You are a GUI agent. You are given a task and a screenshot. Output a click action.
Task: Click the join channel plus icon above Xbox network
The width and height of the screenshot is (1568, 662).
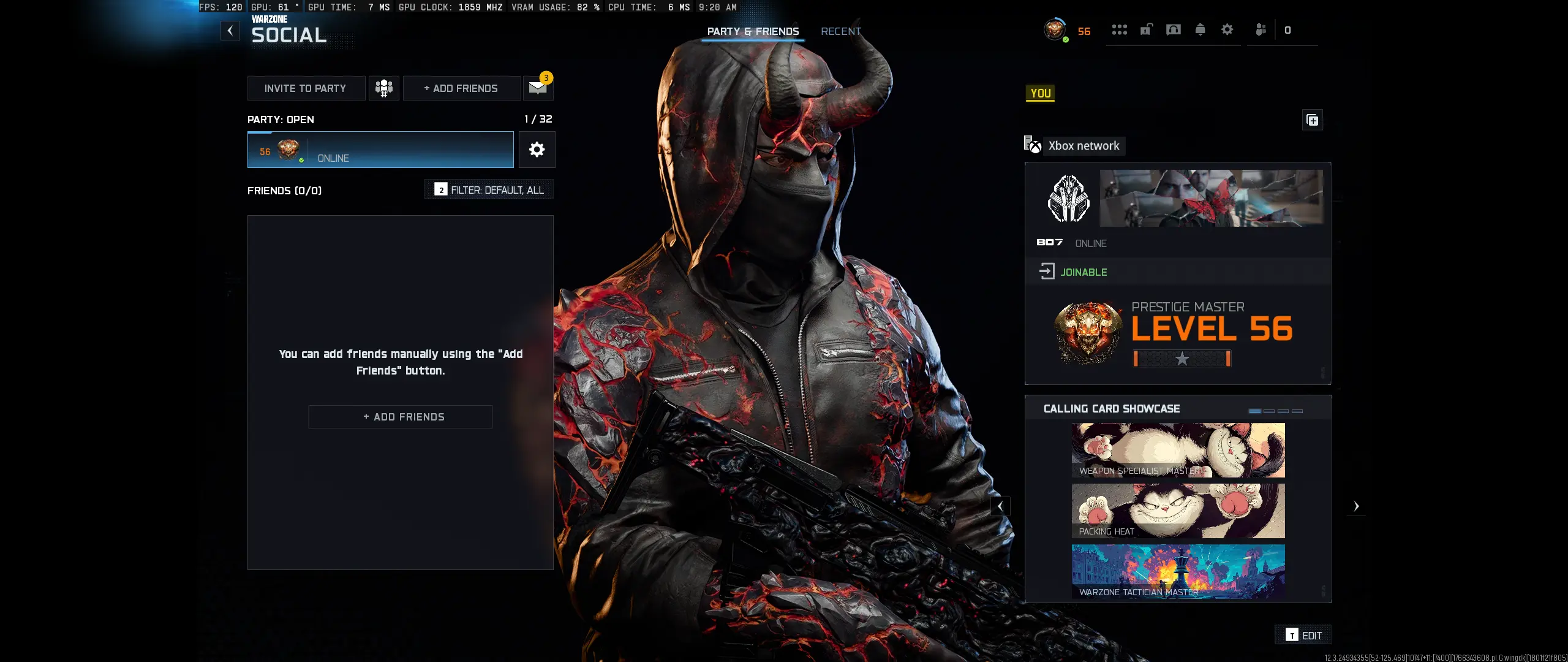(x=1313, y=120)
